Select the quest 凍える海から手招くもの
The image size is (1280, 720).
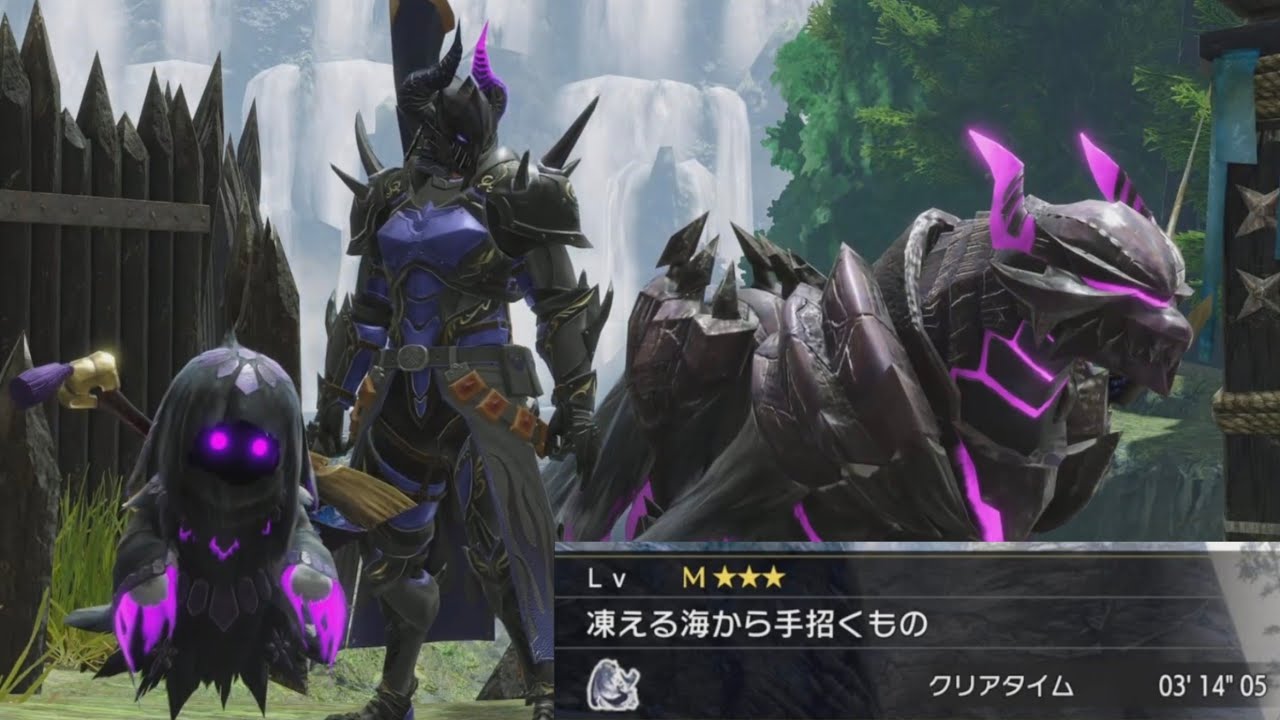coord(756,625)
